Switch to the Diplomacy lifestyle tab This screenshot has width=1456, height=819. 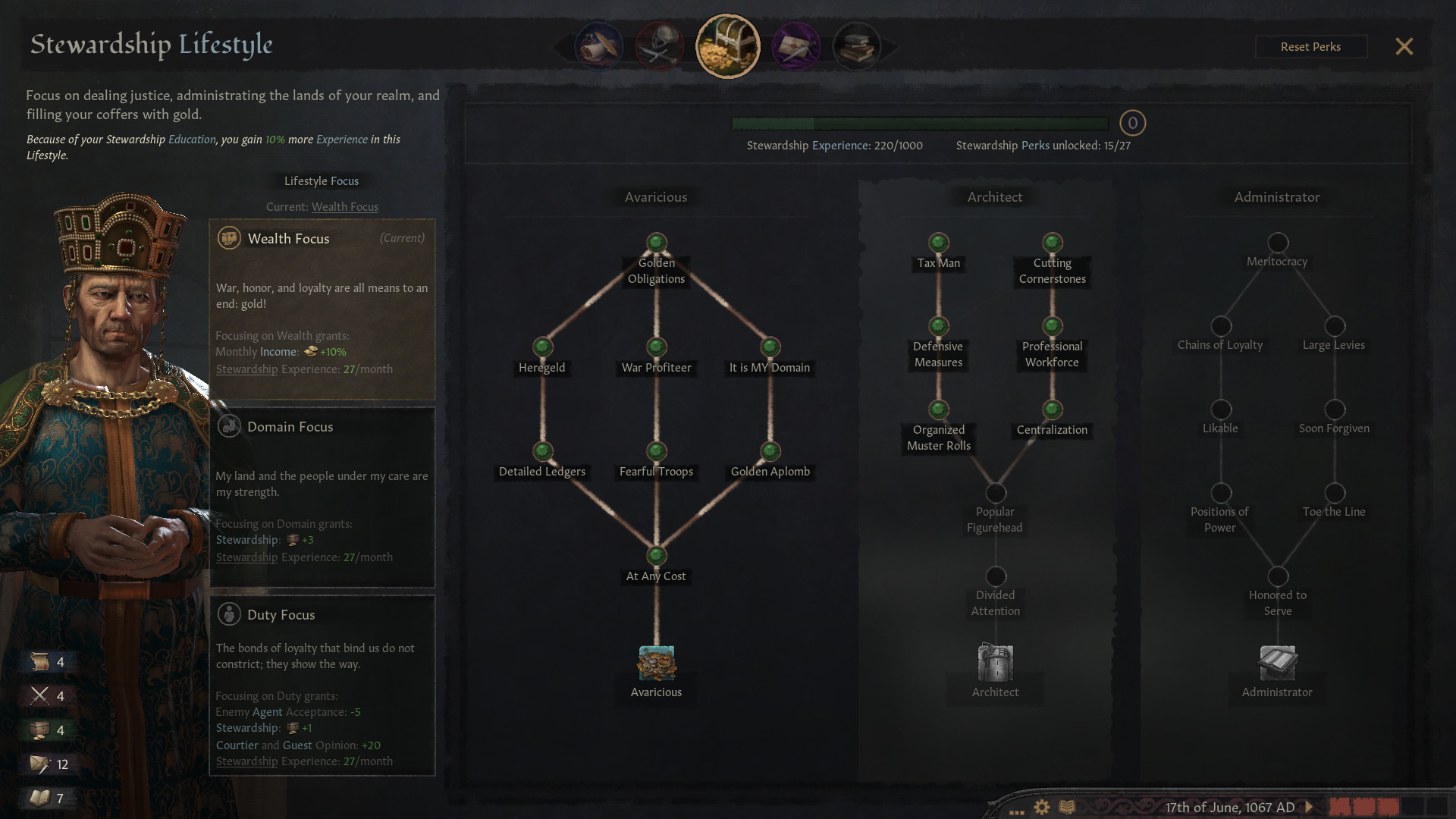pos(599,45)
